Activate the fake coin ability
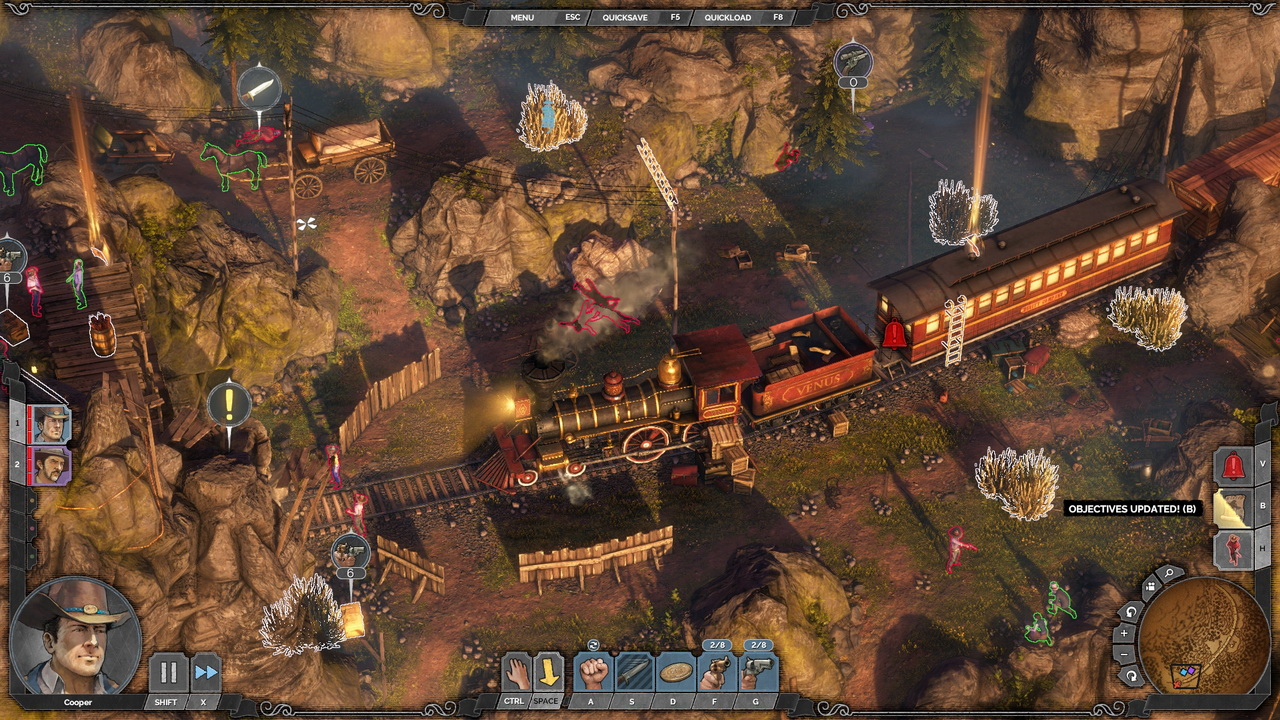 pyautogui.click(x=676, y=672)
